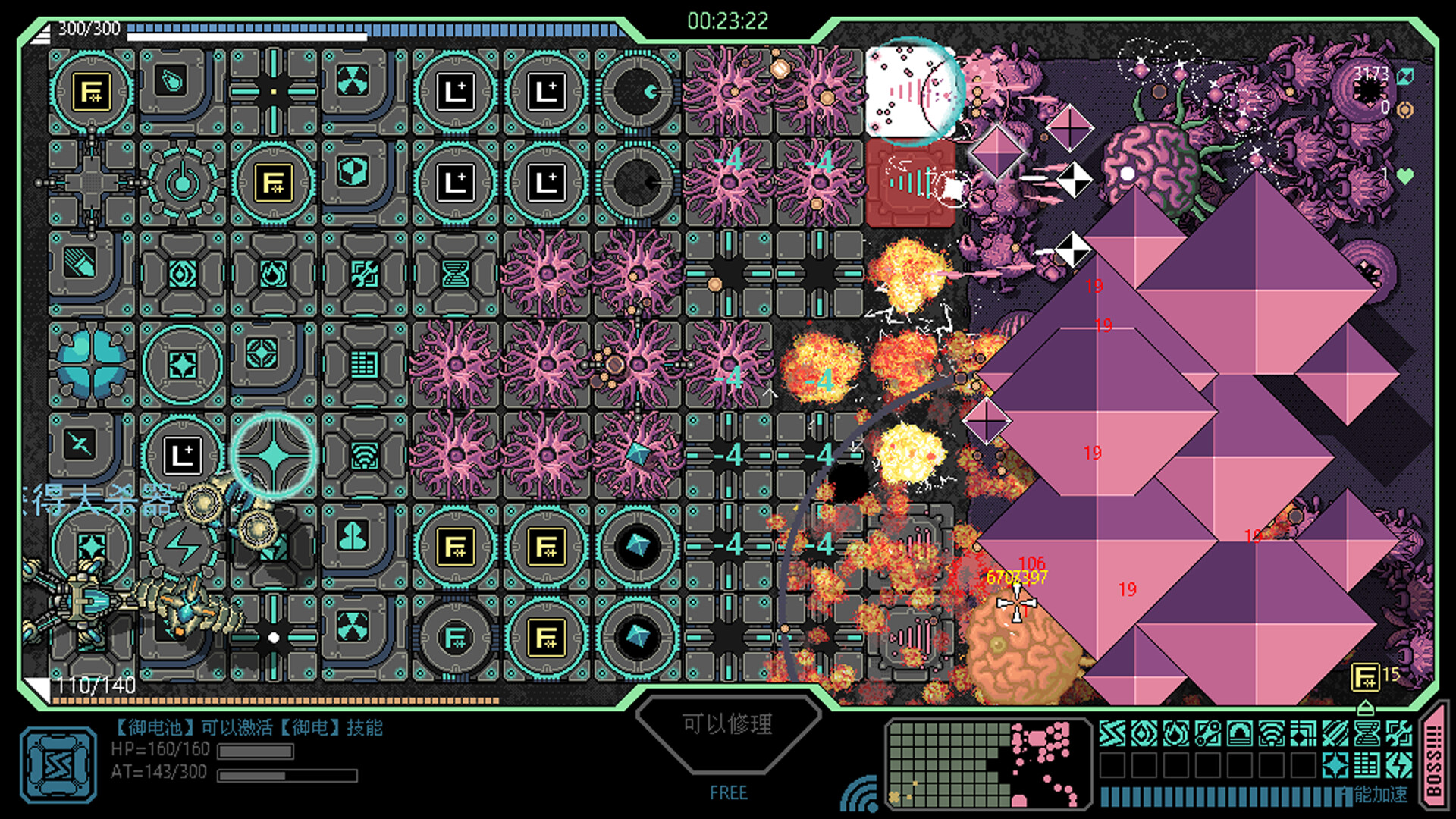Activate the 能加速 energy boost toggle
The height and width of the screenshot is (819, 1456).
1382,793
